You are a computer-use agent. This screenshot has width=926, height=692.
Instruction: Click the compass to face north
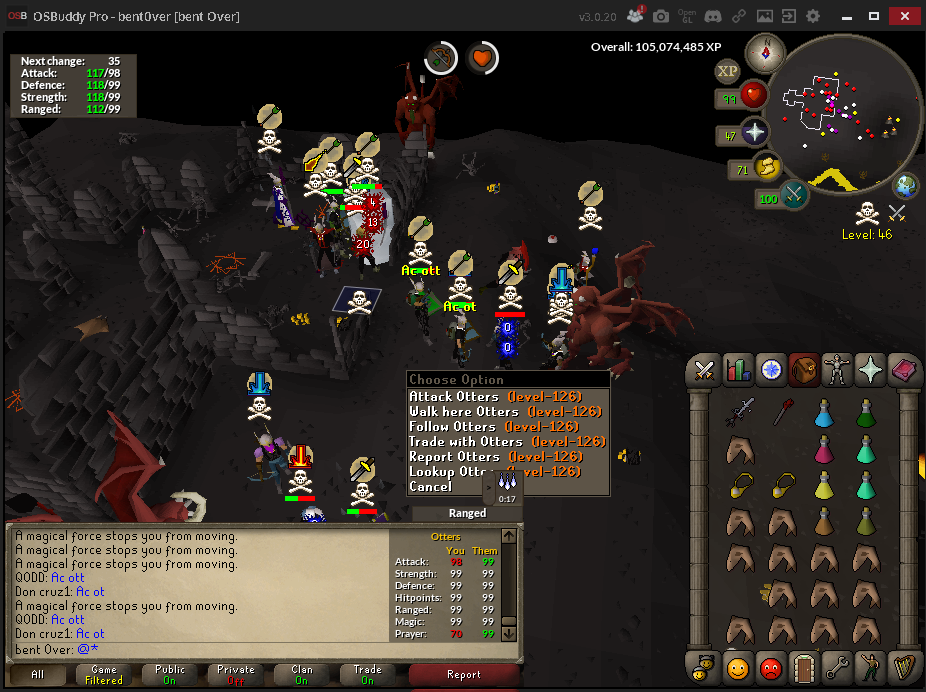pyautogui.click(x=770, y=50)
